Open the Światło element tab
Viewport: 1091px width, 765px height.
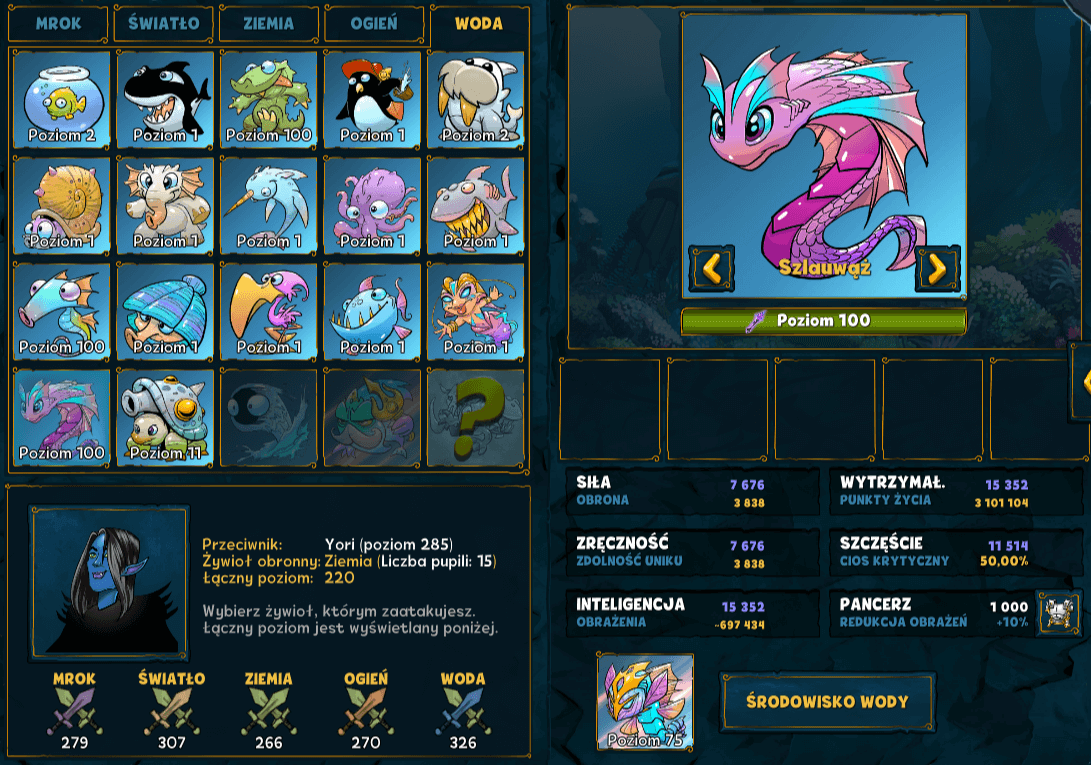pyautogui.click(x=163, y=23)
